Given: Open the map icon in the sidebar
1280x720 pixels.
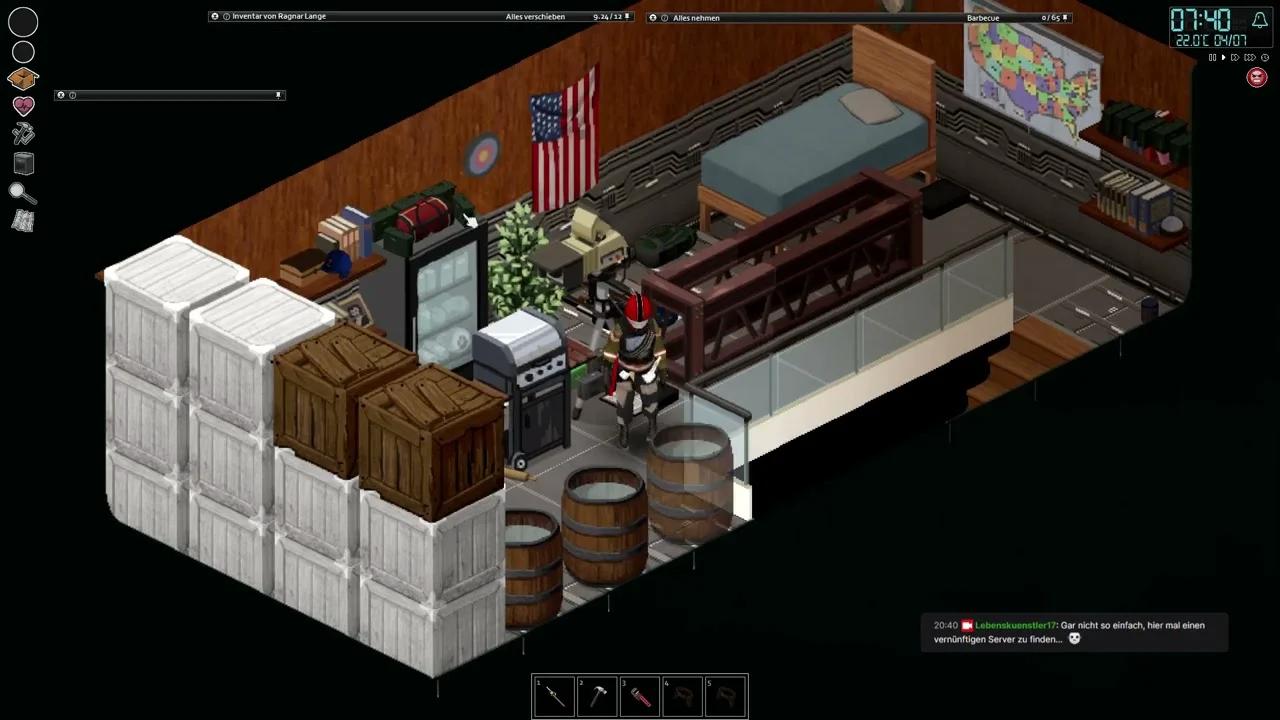Looking at the screenshot, I should [x=22, y=221].
